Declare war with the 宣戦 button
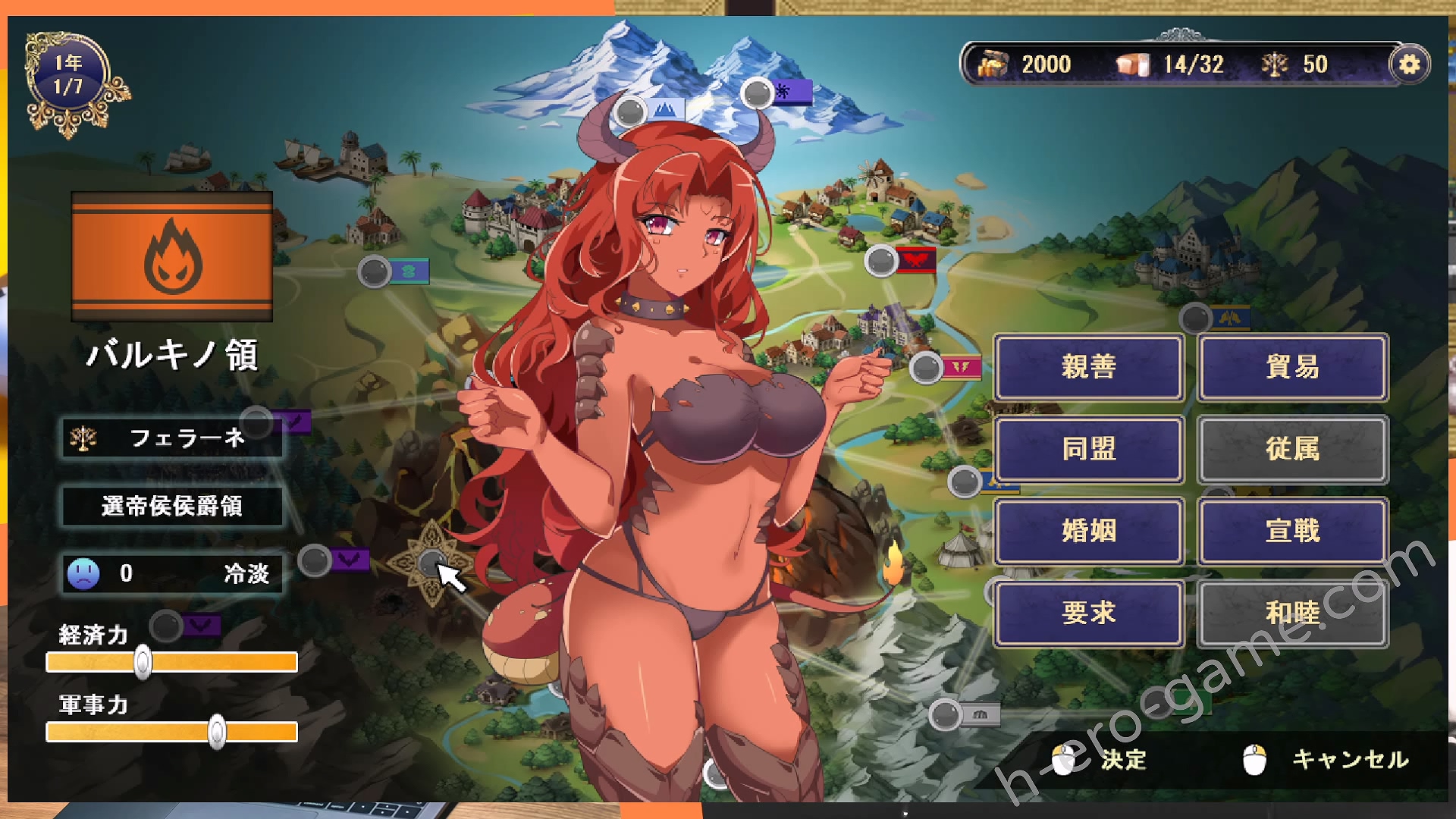This screenshot has height=819, width=1456. 1292,531
